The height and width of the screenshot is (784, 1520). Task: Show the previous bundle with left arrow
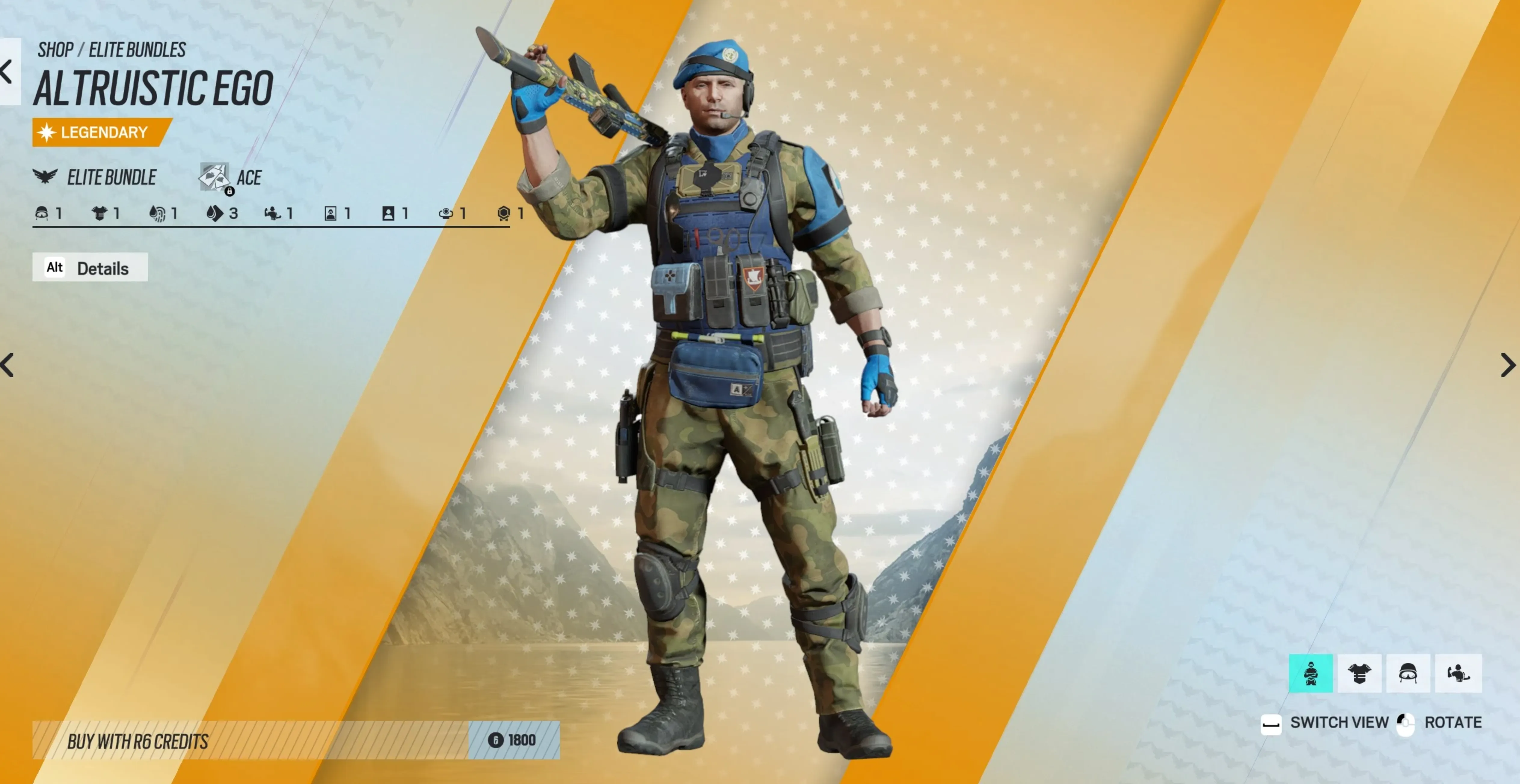(x=8, y=365)
